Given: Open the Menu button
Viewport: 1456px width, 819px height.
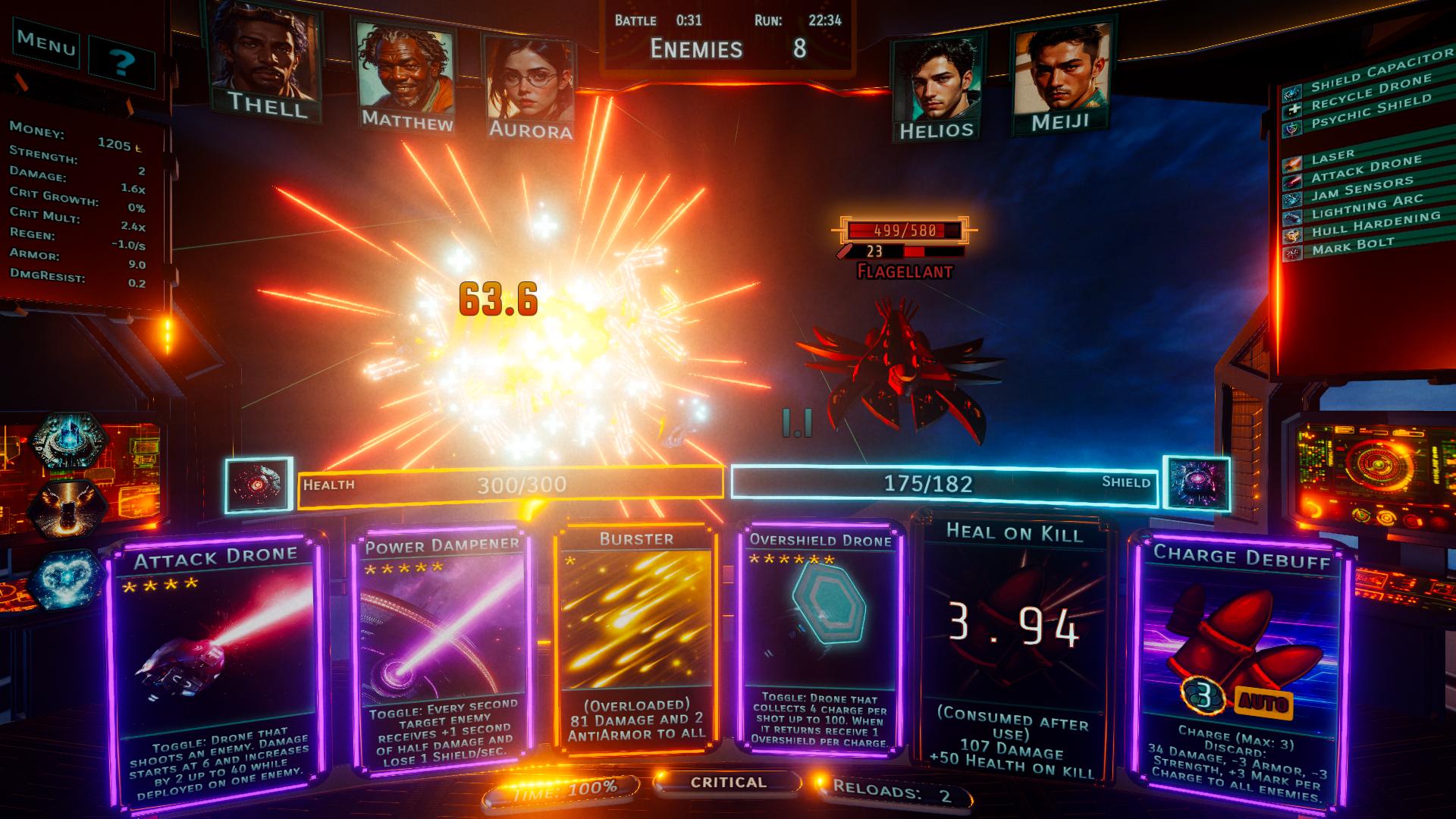Looking at the screenshot, I should (46, 44).
